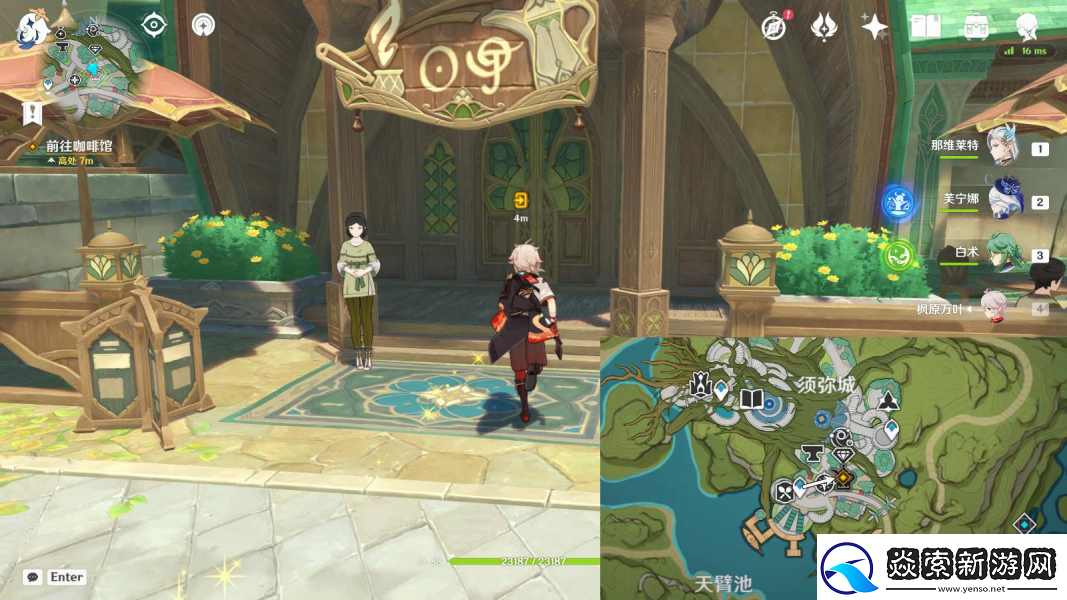Viewport: 1067px width, 600px height.
Task: Open the chat box speech bubble
Action: coord(33,577)
